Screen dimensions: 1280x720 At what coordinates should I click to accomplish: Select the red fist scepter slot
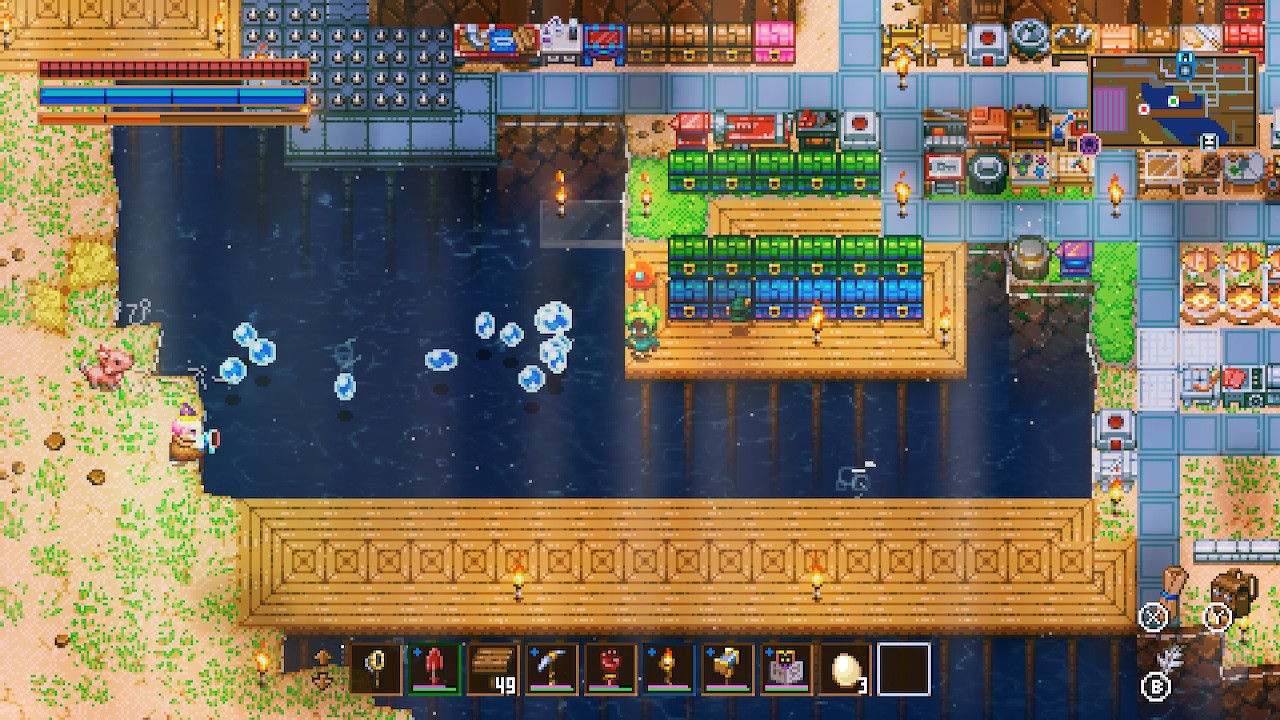[611, 669]
